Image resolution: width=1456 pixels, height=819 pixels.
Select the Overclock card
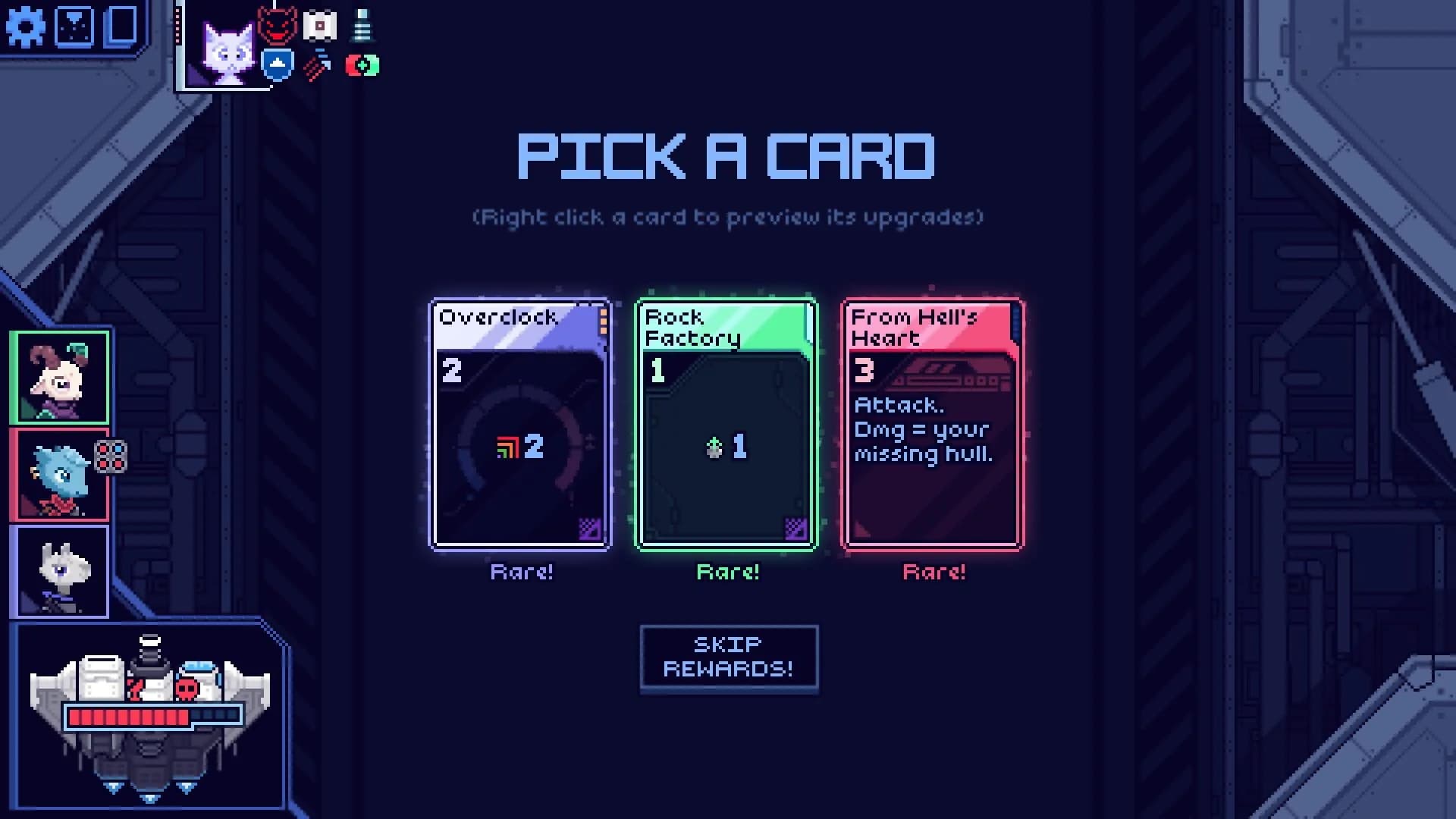pos(520,425)
